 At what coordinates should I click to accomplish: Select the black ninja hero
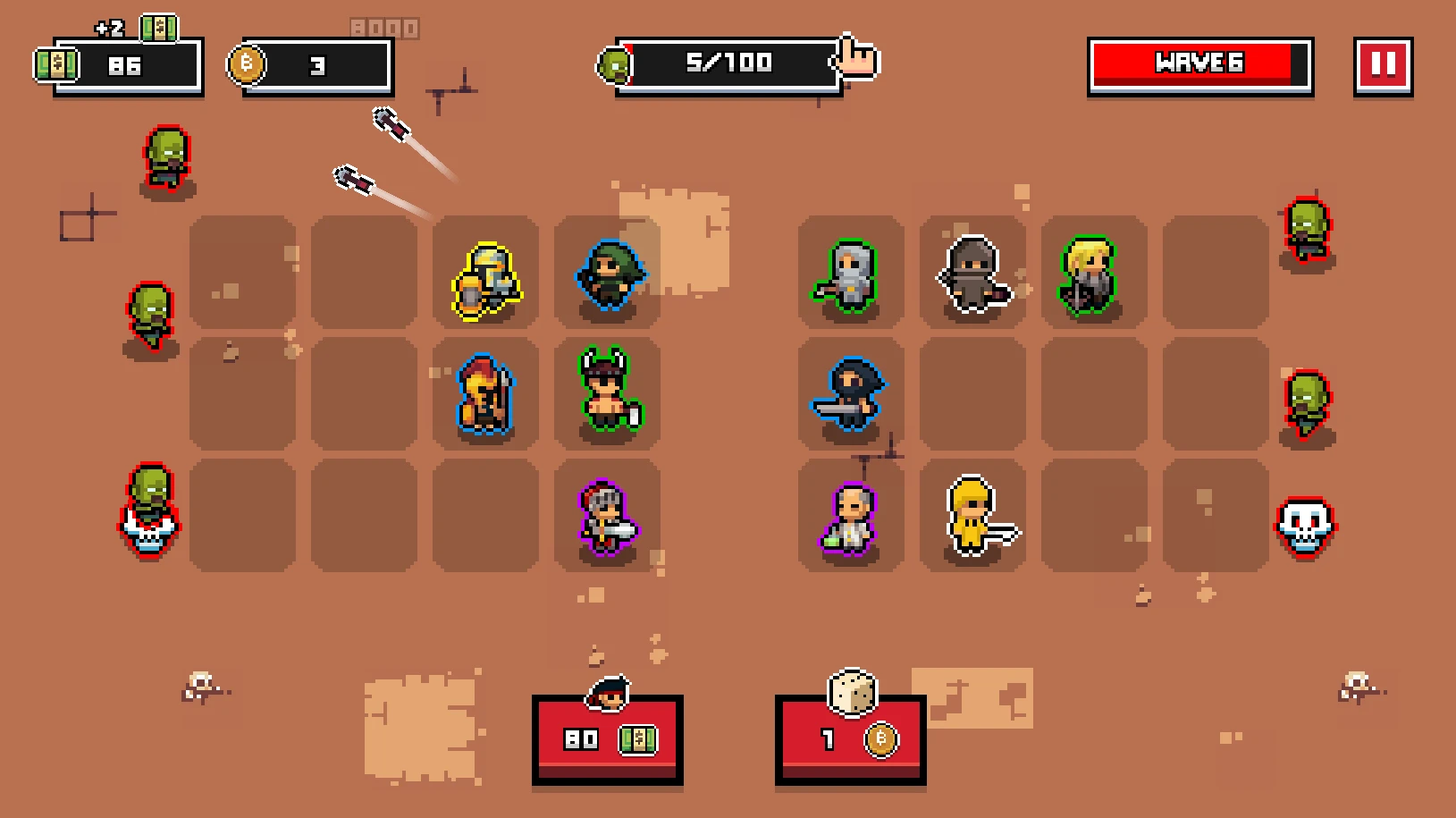971,274
